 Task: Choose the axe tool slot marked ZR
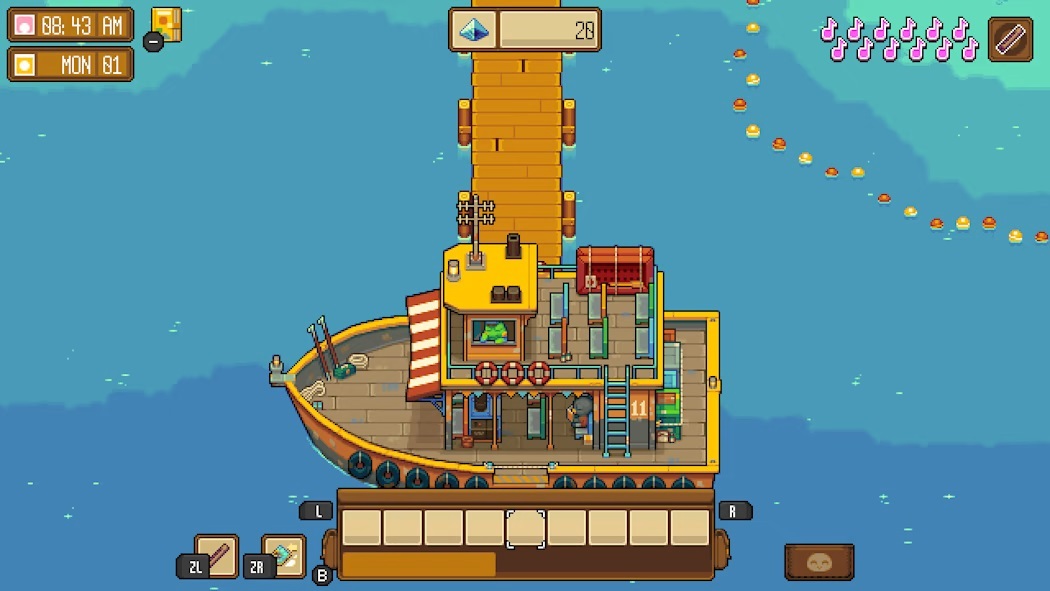coord(284,556)
